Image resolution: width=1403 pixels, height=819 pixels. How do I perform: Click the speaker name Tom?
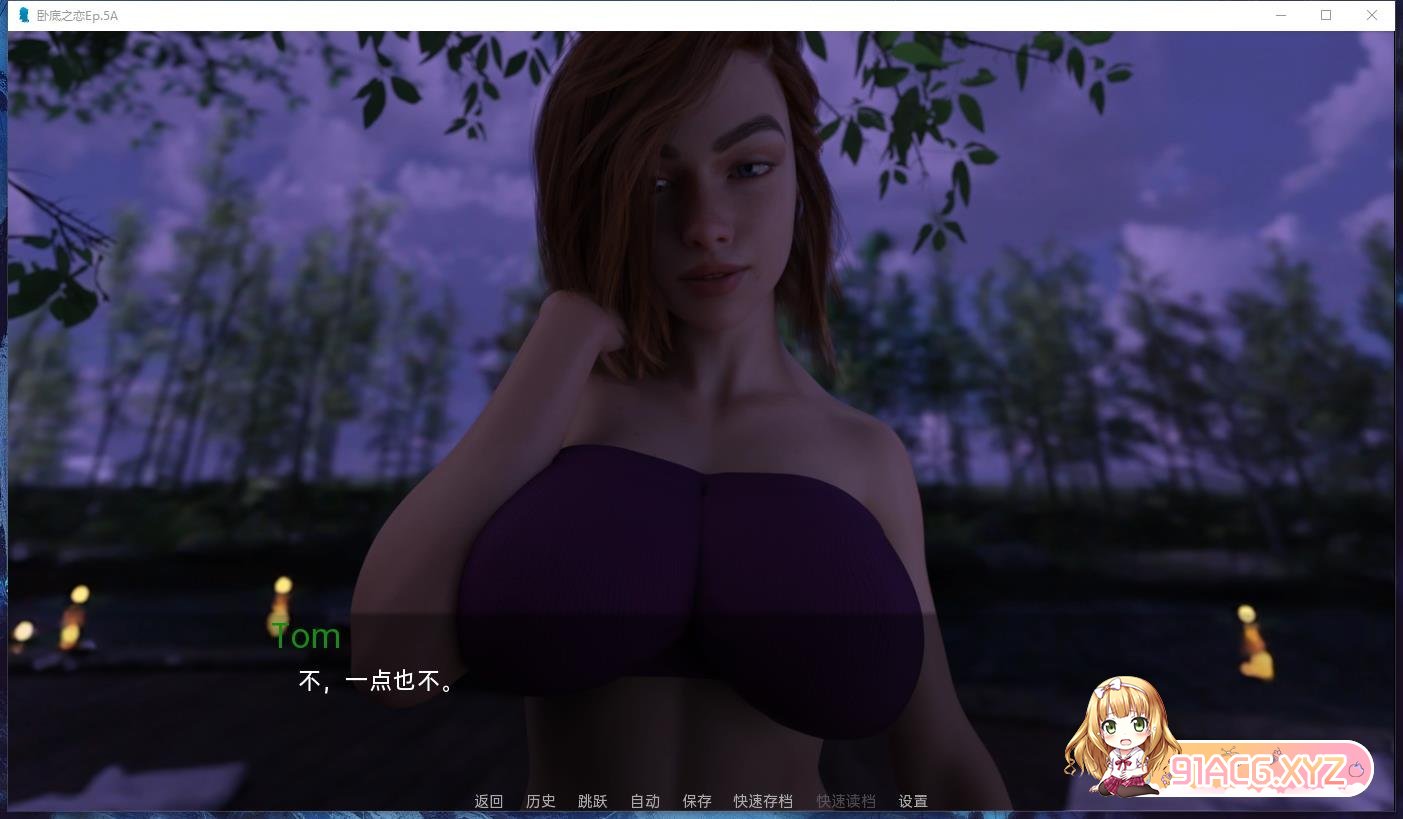coord(306,636)
